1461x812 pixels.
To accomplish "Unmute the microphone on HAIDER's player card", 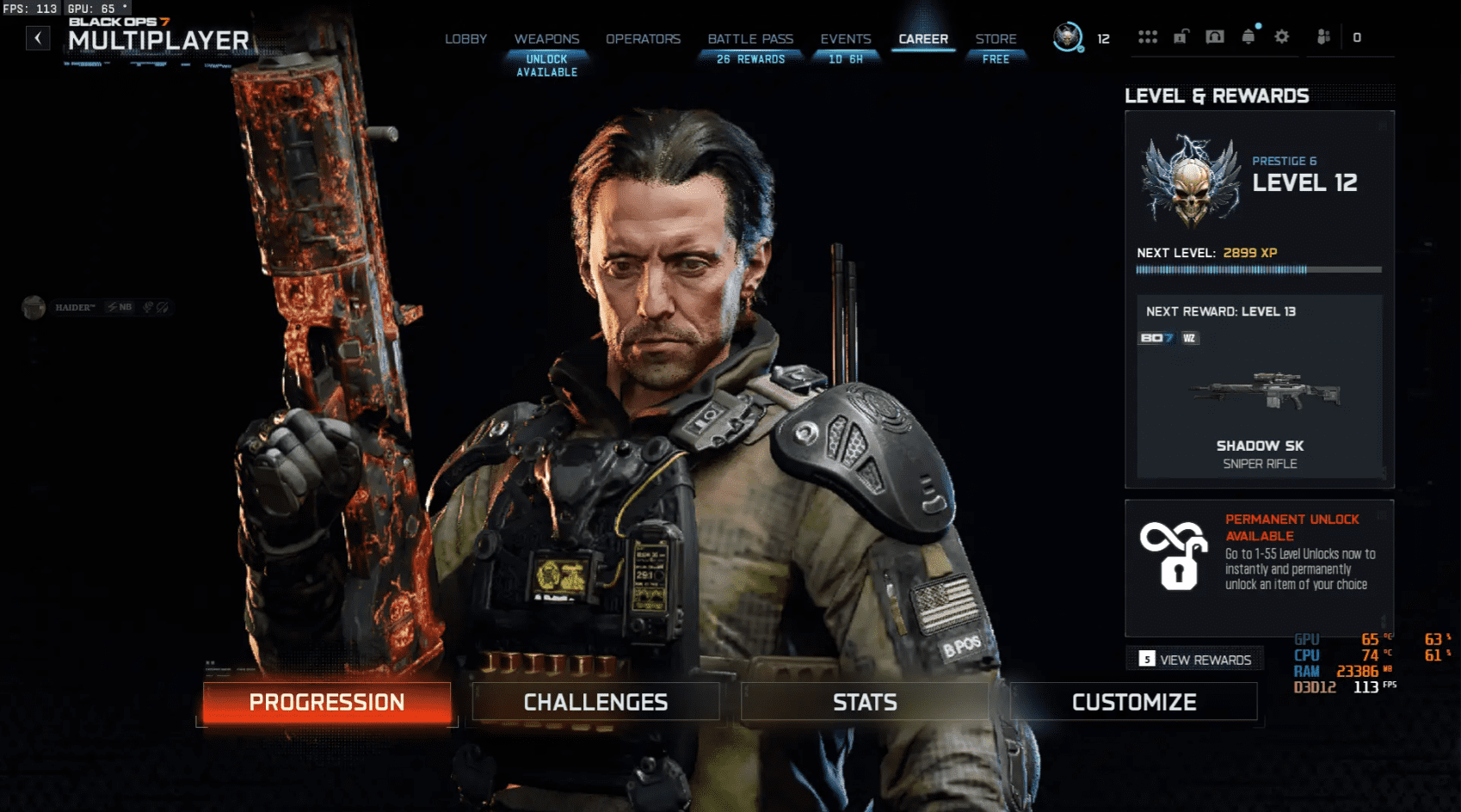I will point(149,308).
